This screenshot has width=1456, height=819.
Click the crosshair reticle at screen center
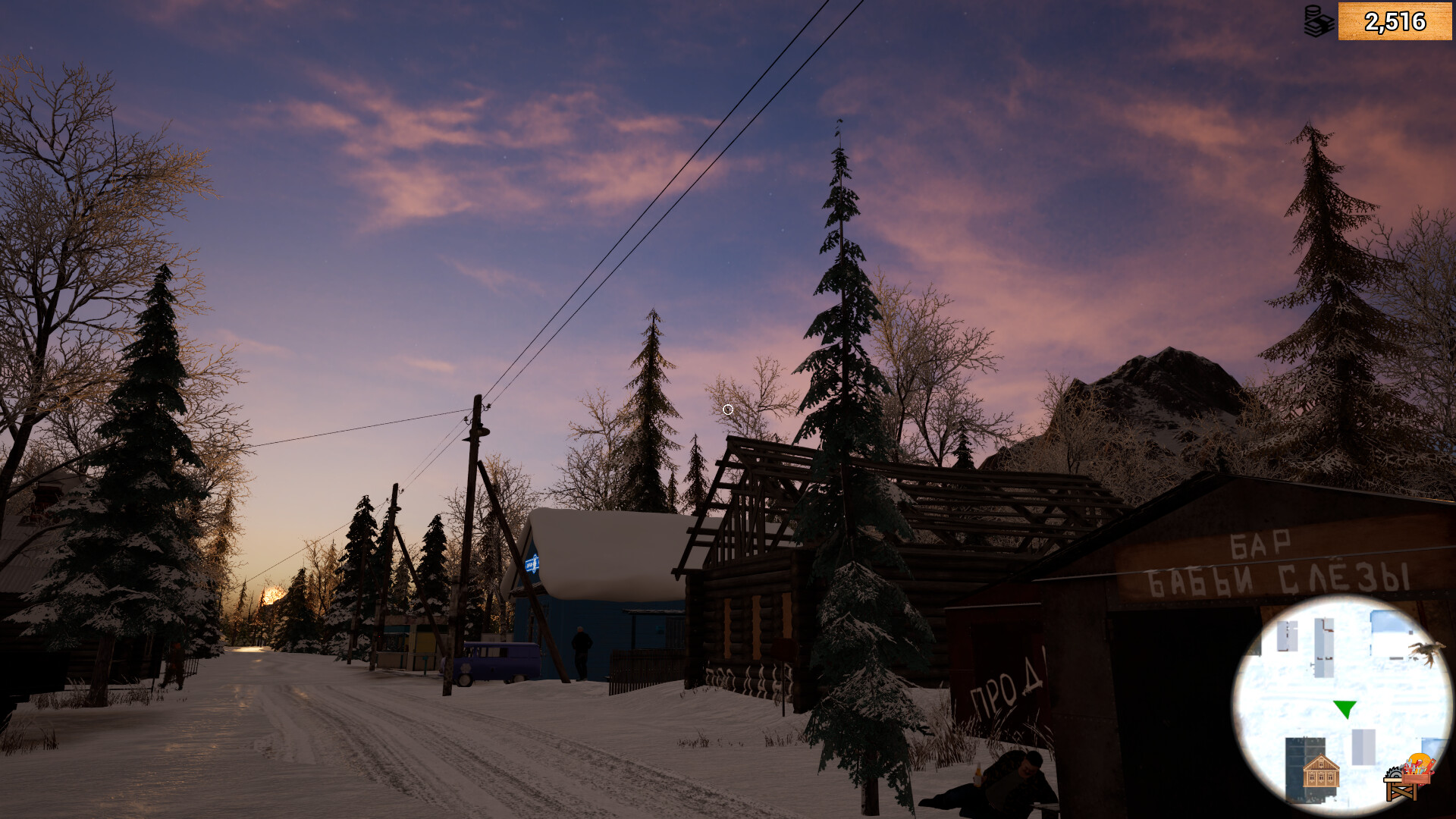(x=727, y=409)
